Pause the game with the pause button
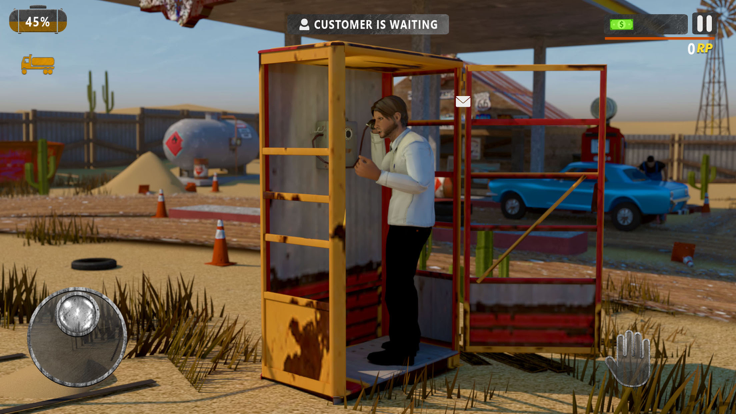 click(704, 23)
